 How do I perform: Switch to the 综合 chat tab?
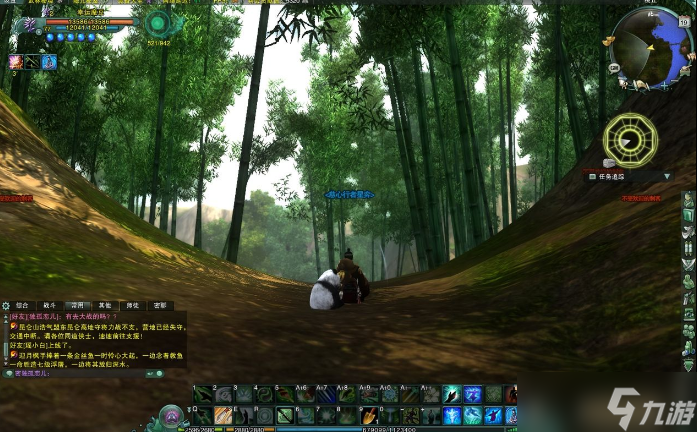pyautogui.click(x=21, y=305)
